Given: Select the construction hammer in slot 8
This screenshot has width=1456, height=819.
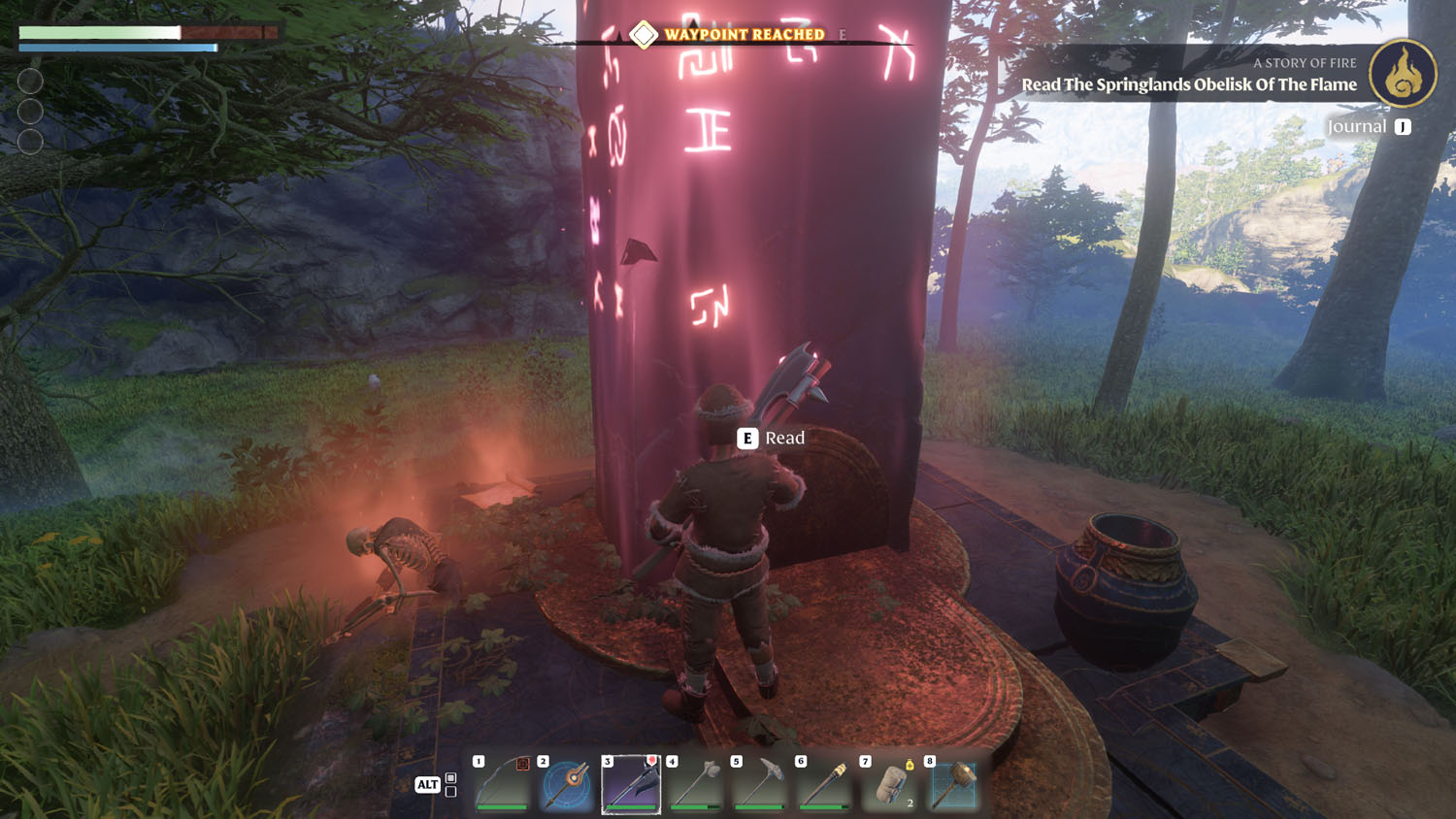Looking at the screenshot, I should point(953,784).
